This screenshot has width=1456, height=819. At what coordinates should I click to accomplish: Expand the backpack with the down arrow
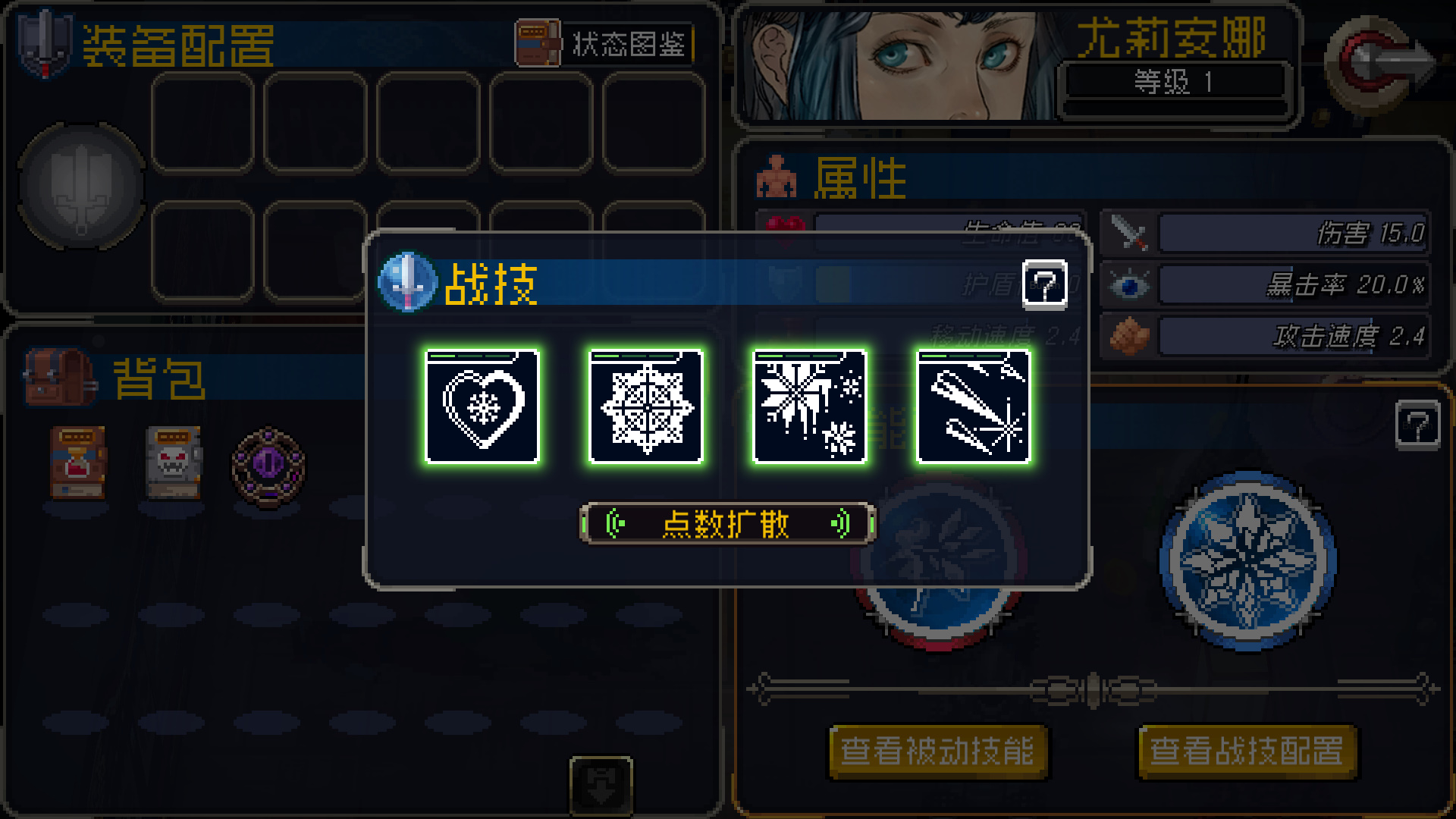click(603, 785)
